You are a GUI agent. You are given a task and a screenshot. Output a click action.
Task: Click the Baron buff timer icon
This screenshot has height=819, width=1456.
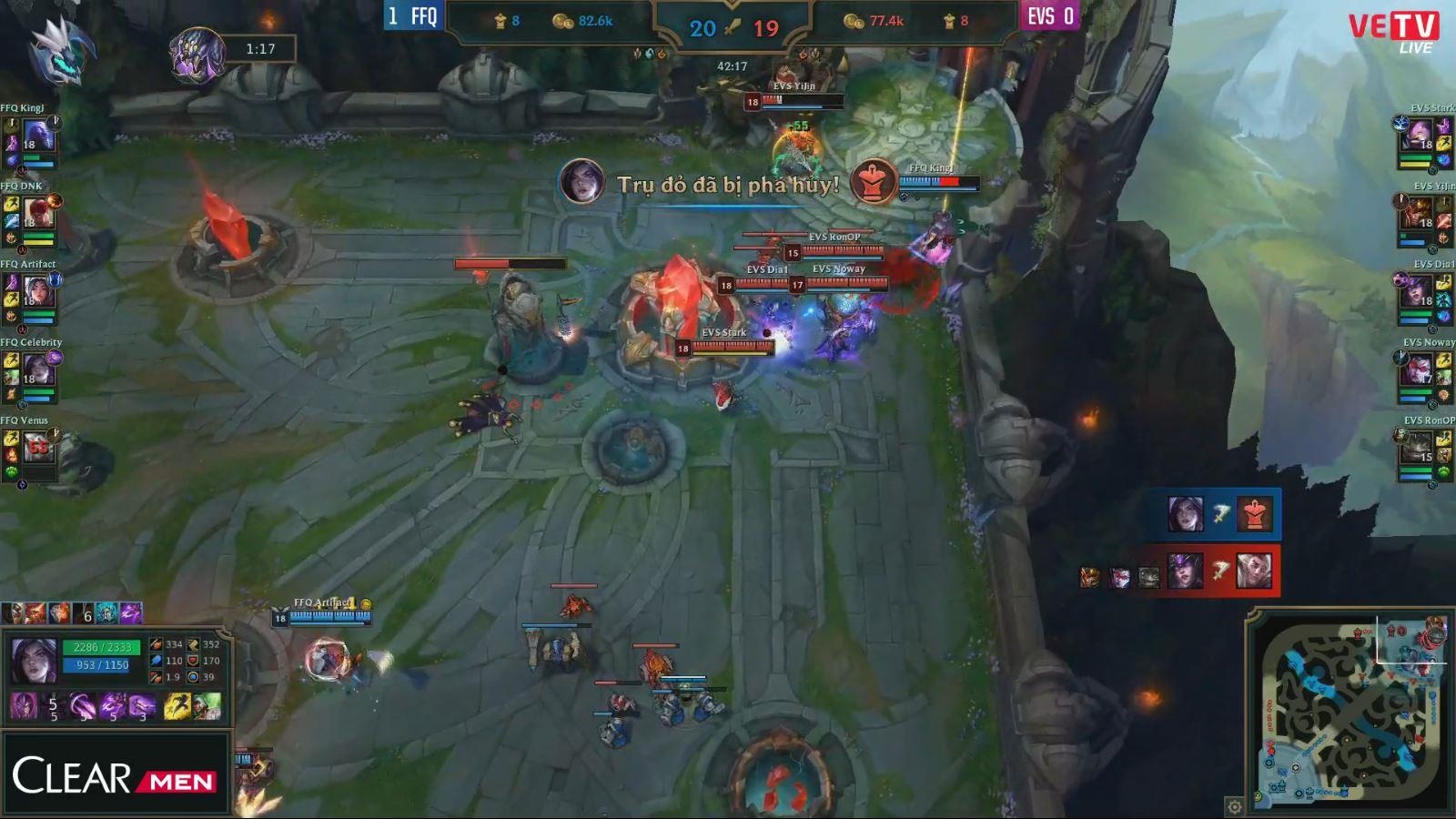pos(197,51)
